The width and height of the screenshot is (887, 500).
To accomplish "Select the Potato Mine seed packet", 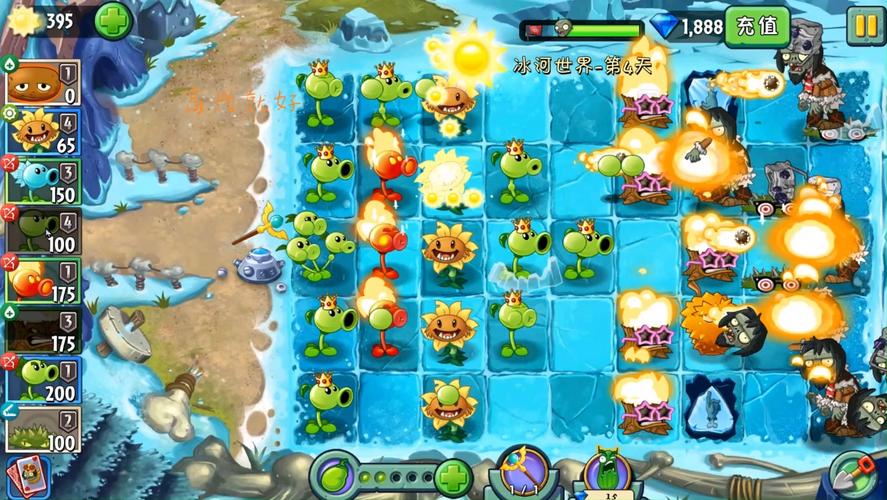I will coord(42,81).
